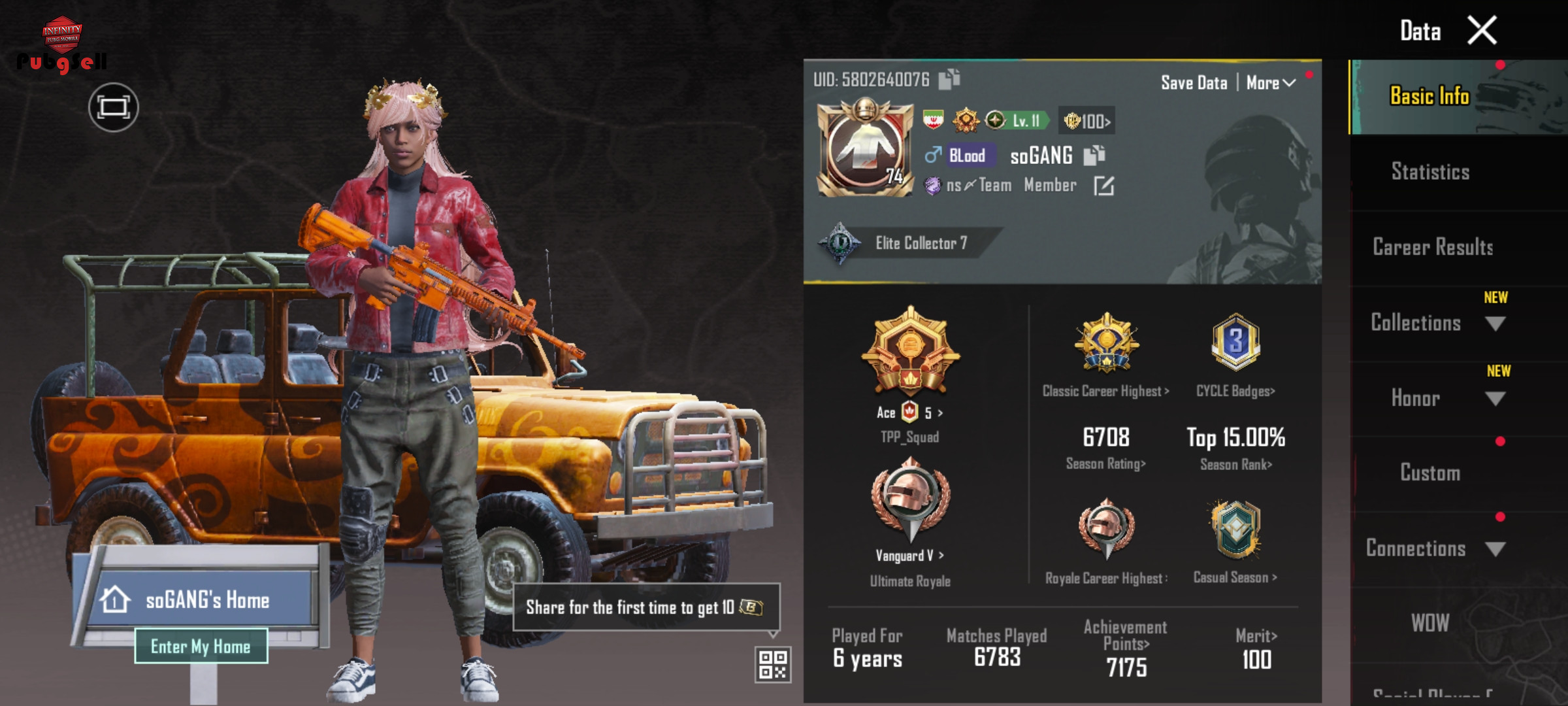Show the QR code

click(772, 664)
